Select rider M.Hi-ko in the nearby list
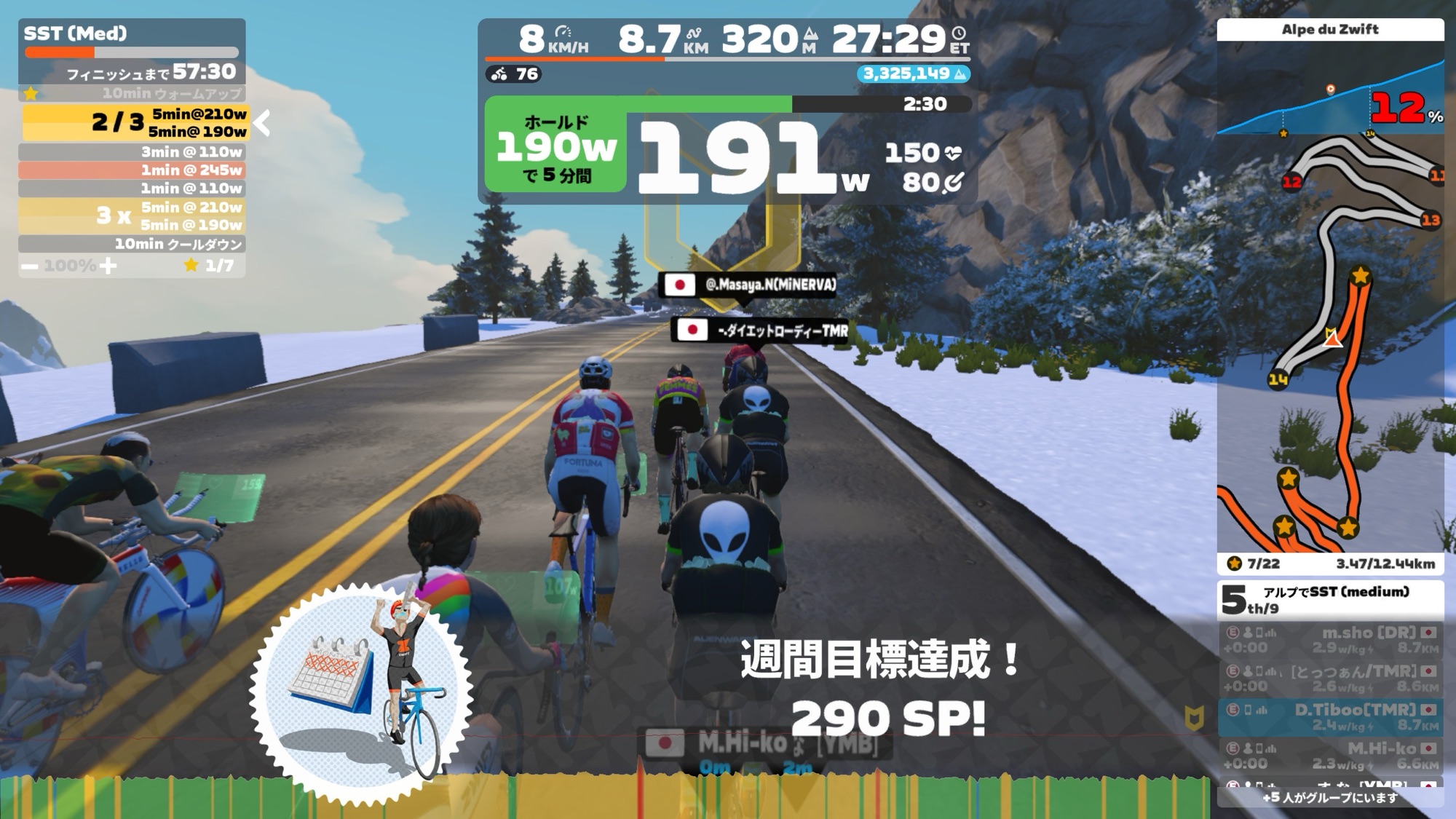 (x=1330, y=756)
